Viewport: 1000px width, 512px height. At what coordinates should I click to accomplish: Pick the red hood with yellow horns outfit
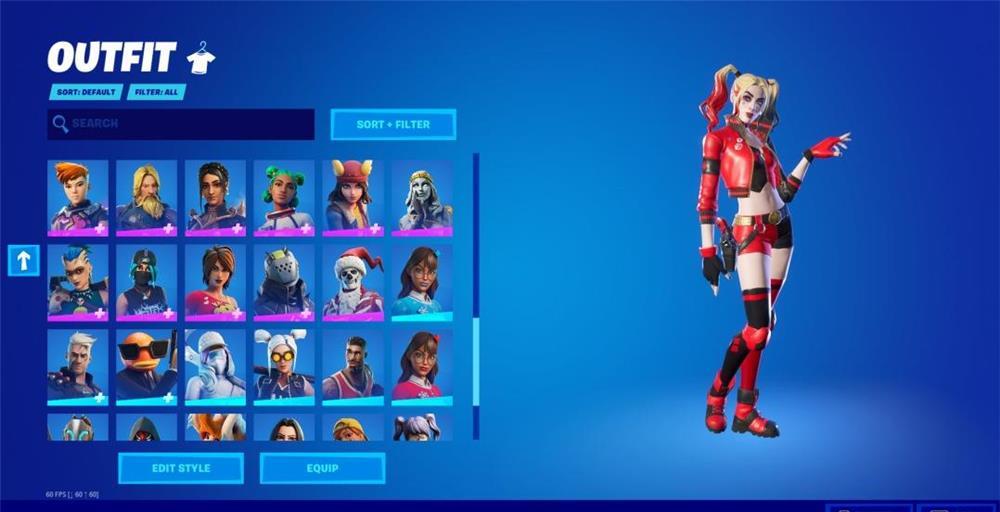[353, 197]
